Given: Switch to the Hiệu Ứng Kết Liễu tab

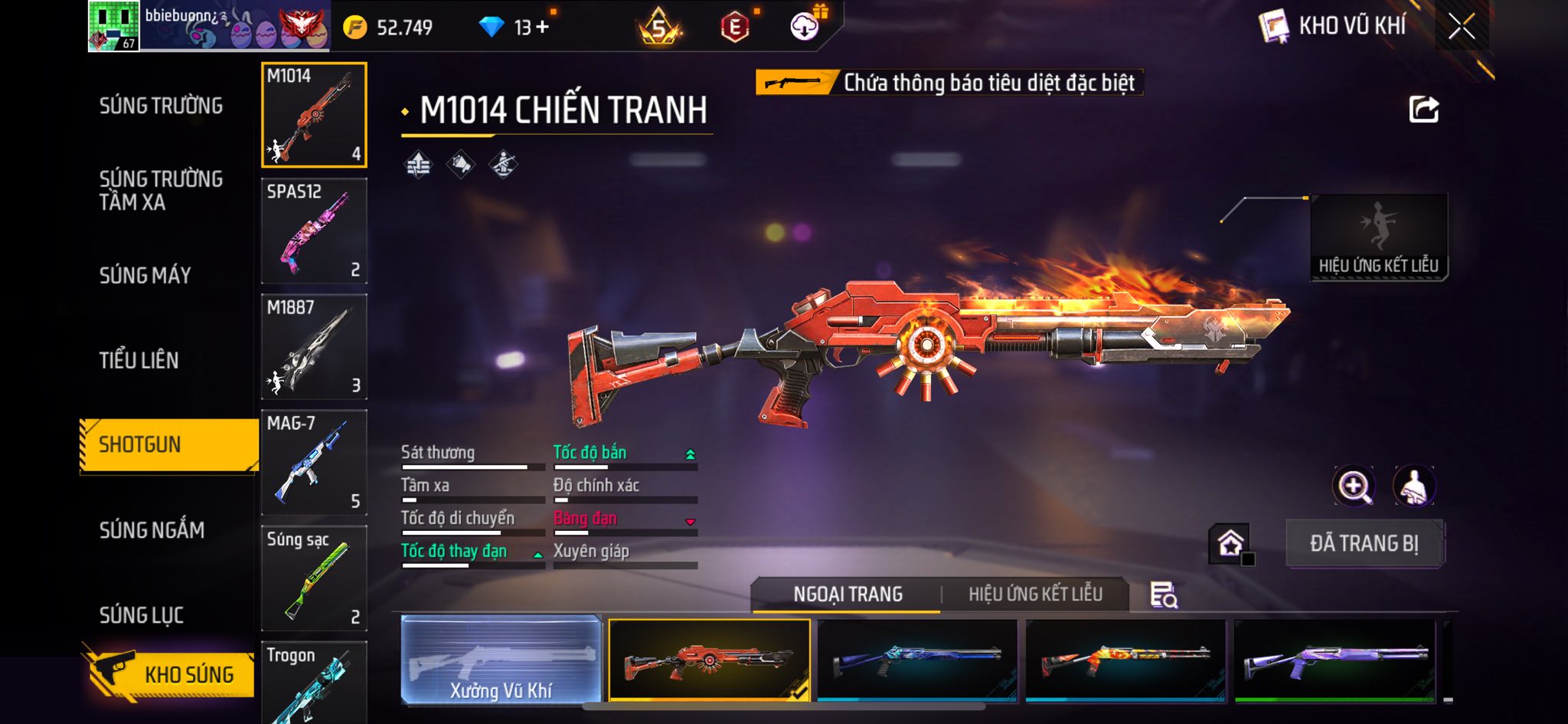Looking at the screenshot, I should [x=1035, y=594].
